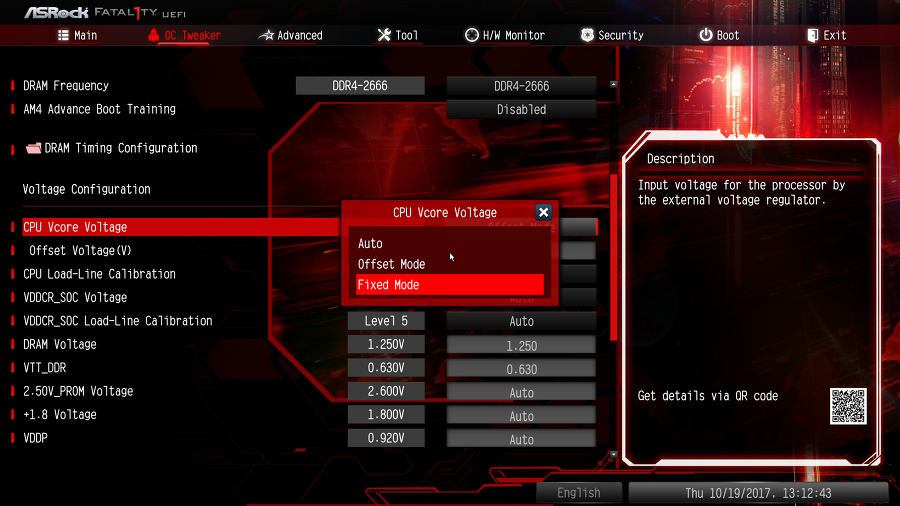The image size is (900, 506).
Task: Choose Offset Mode for CPU Vcore
Action: click(450, 264)
